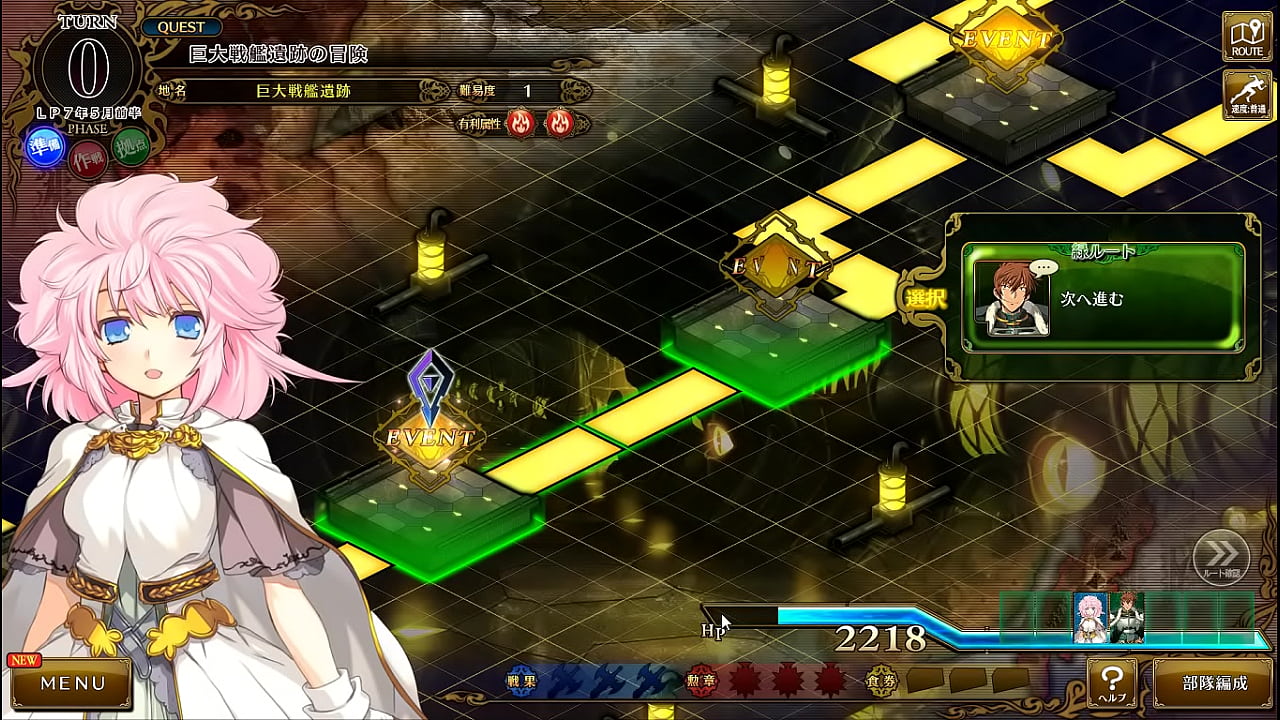The image size is (1280, 720).
Task: Open the ROUTE map button
Action: 1247,36
